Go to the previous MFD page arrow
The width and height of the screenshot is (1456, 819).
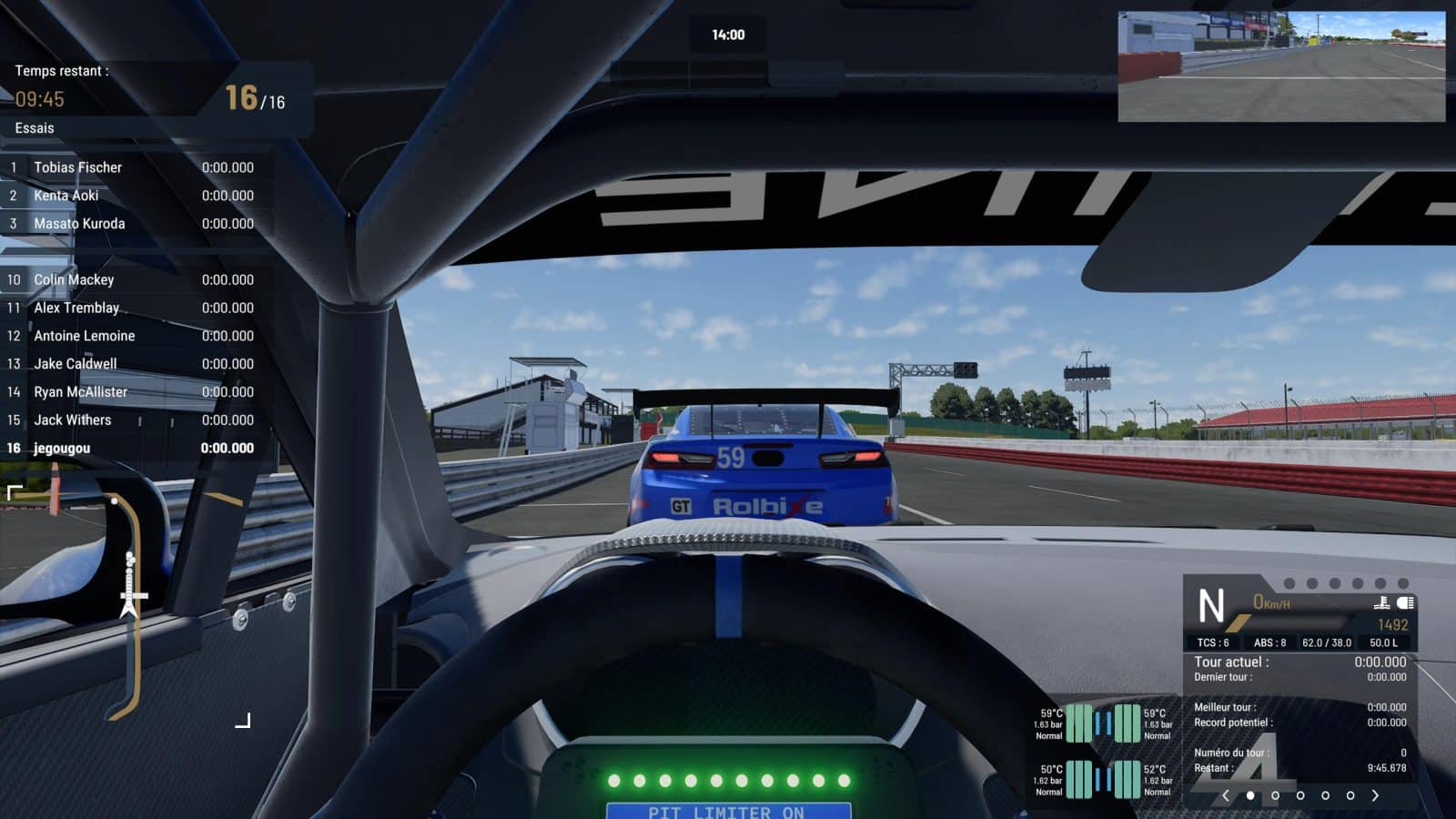tap(1226, 795)
